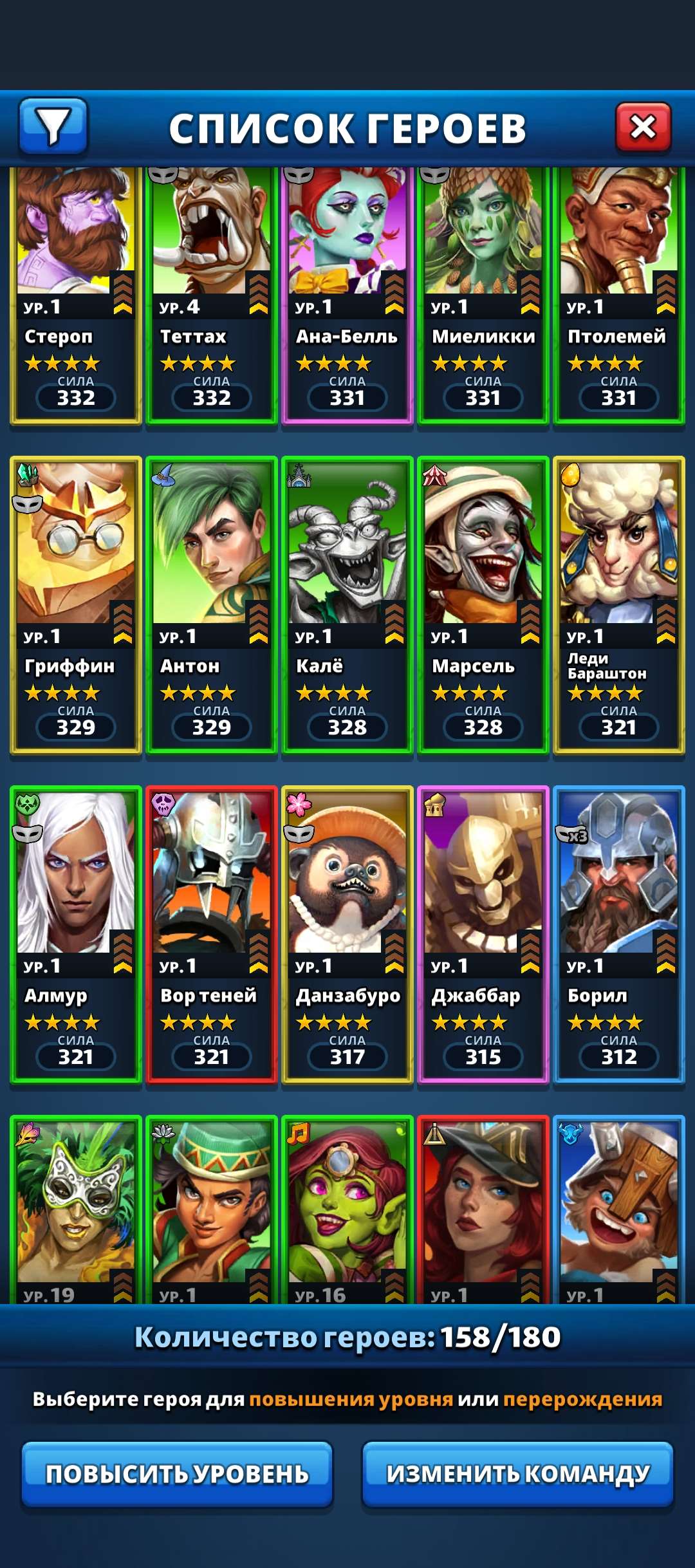Select the Алмур hero card

tap(75, 935)
